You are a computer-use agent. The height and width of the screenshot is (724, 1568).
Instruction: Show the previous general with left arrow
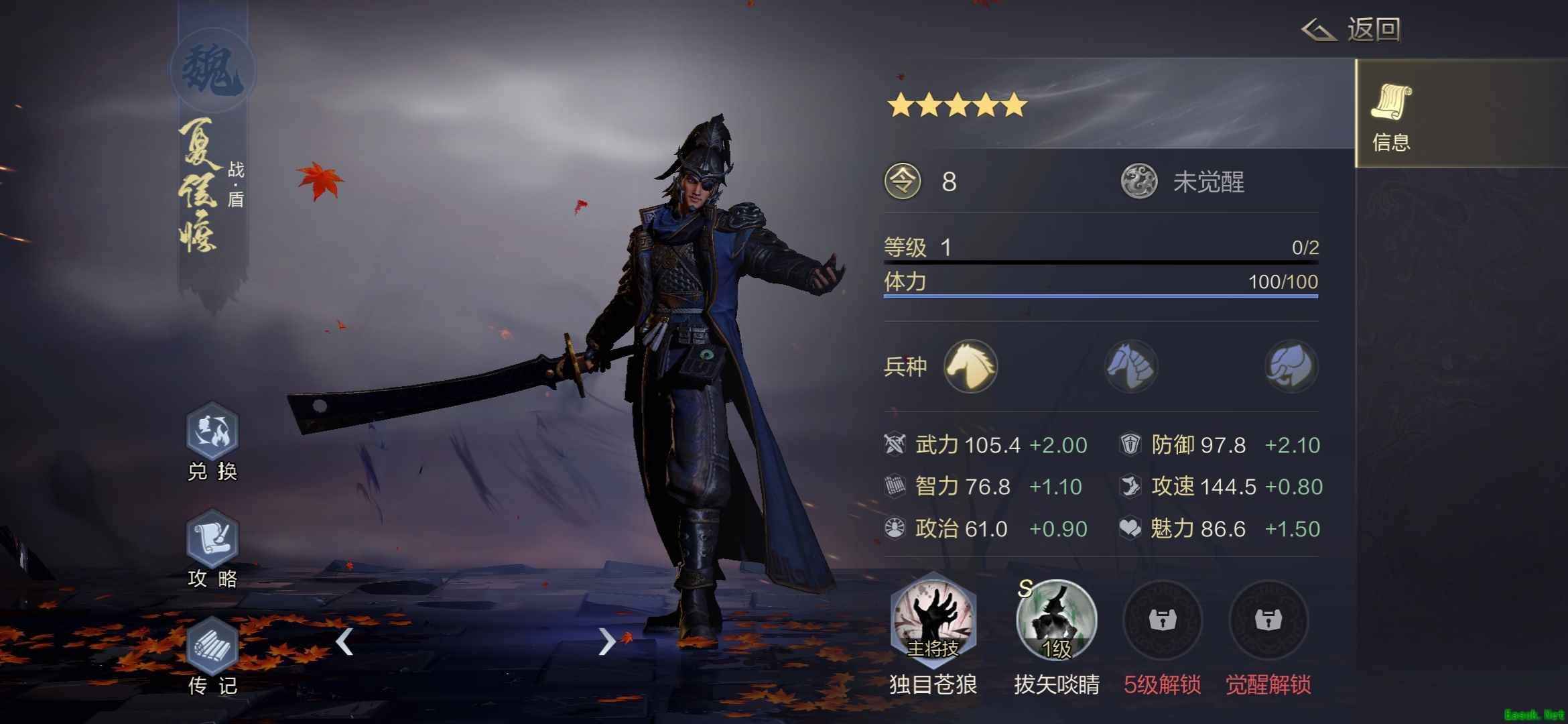click(344, 642)
